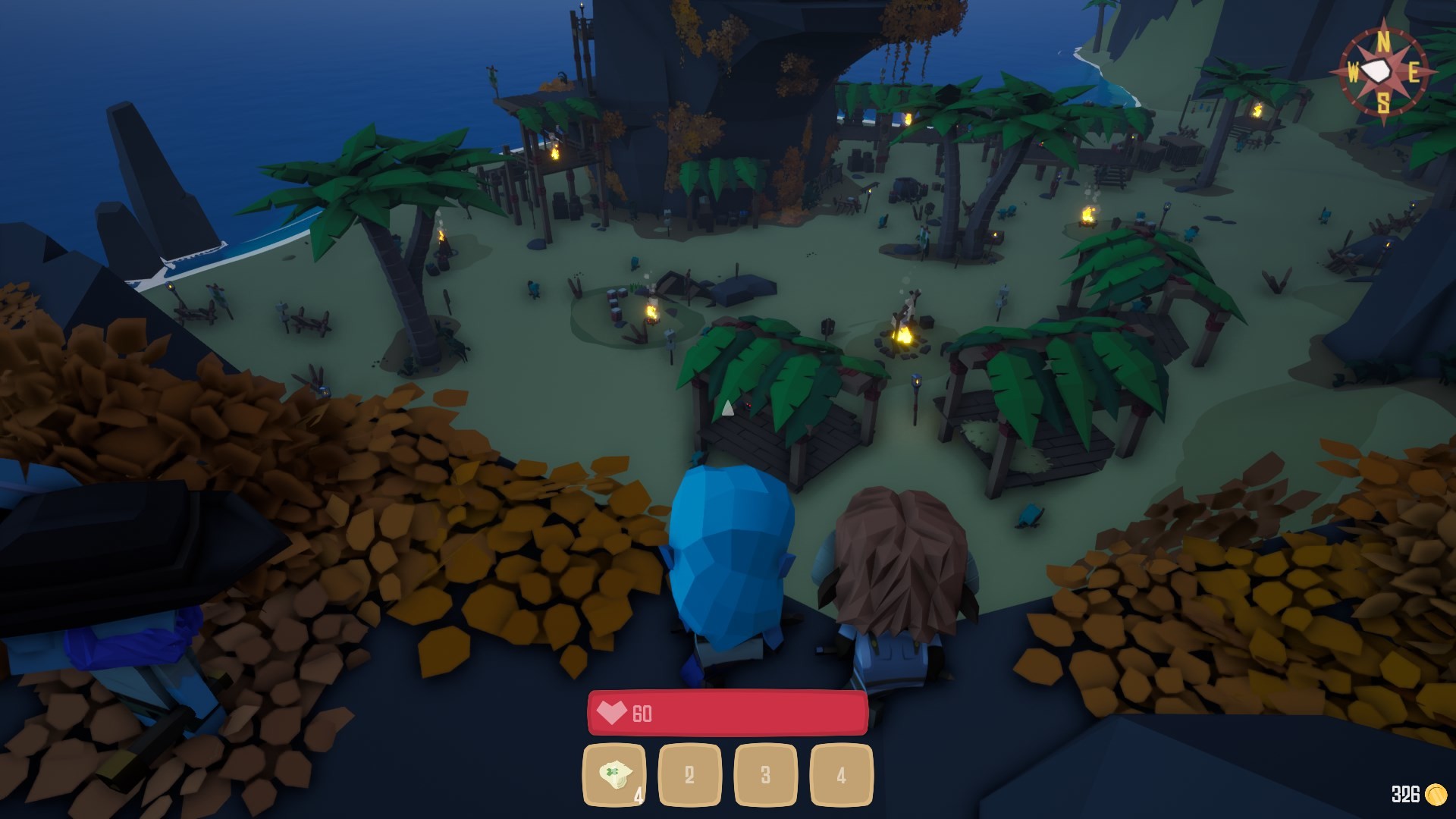Screen dimensions: 1456x819
Task: Choose hotbar slot 2
Action: 689,775
